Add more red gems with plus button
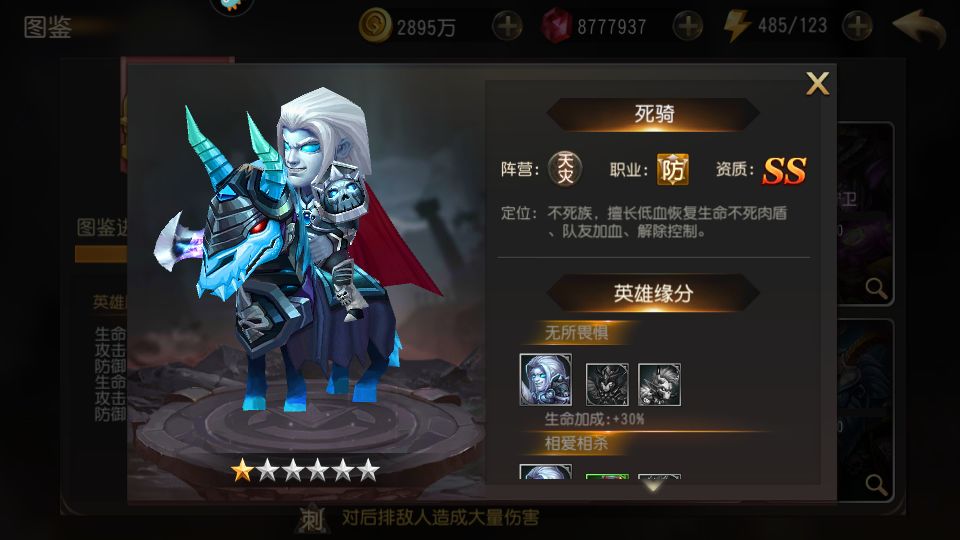The height and width of the screenshot is (540, 960). [687, 26]
